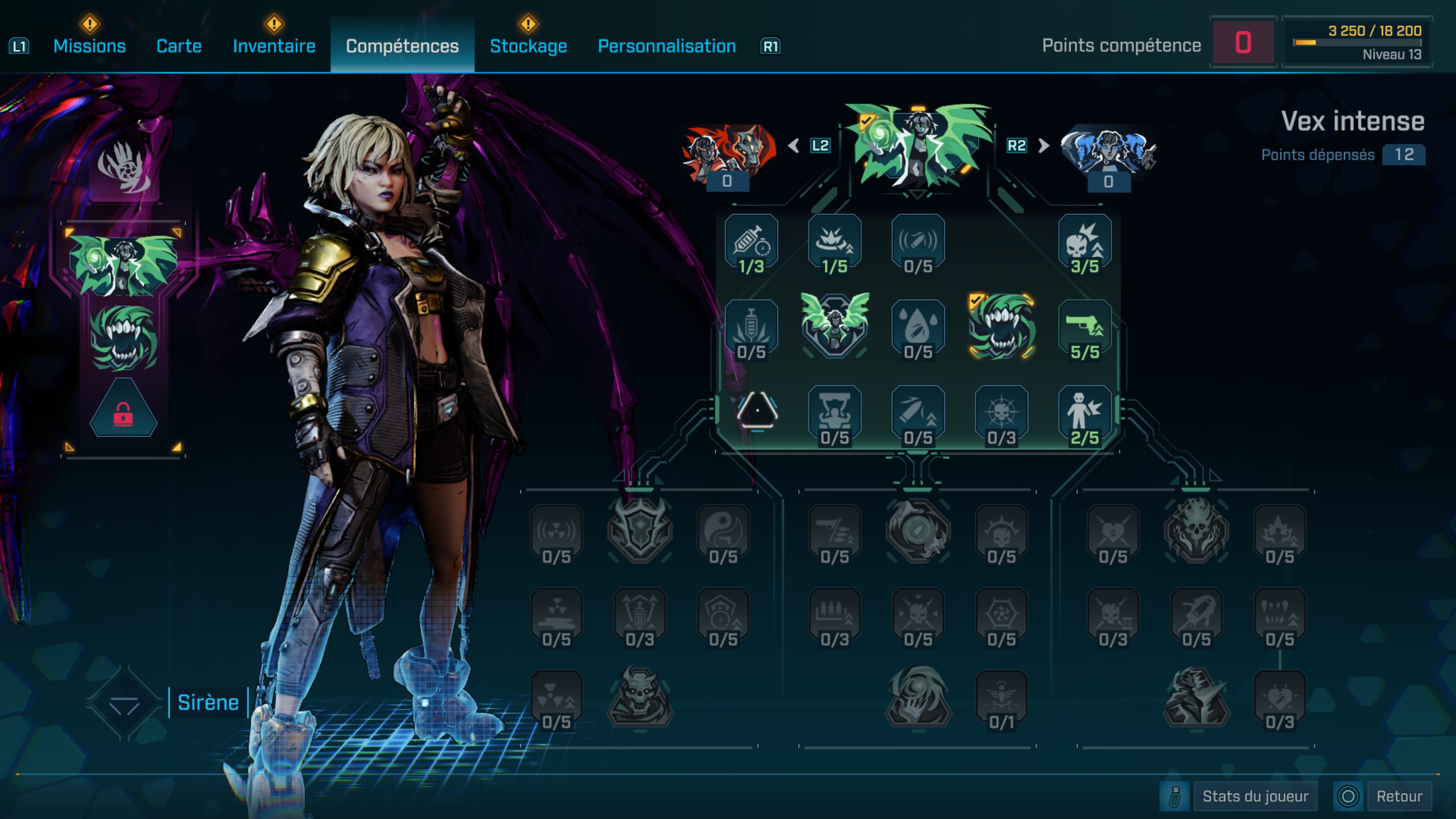Open Stats du joueur

click(x=1255, y=796)
